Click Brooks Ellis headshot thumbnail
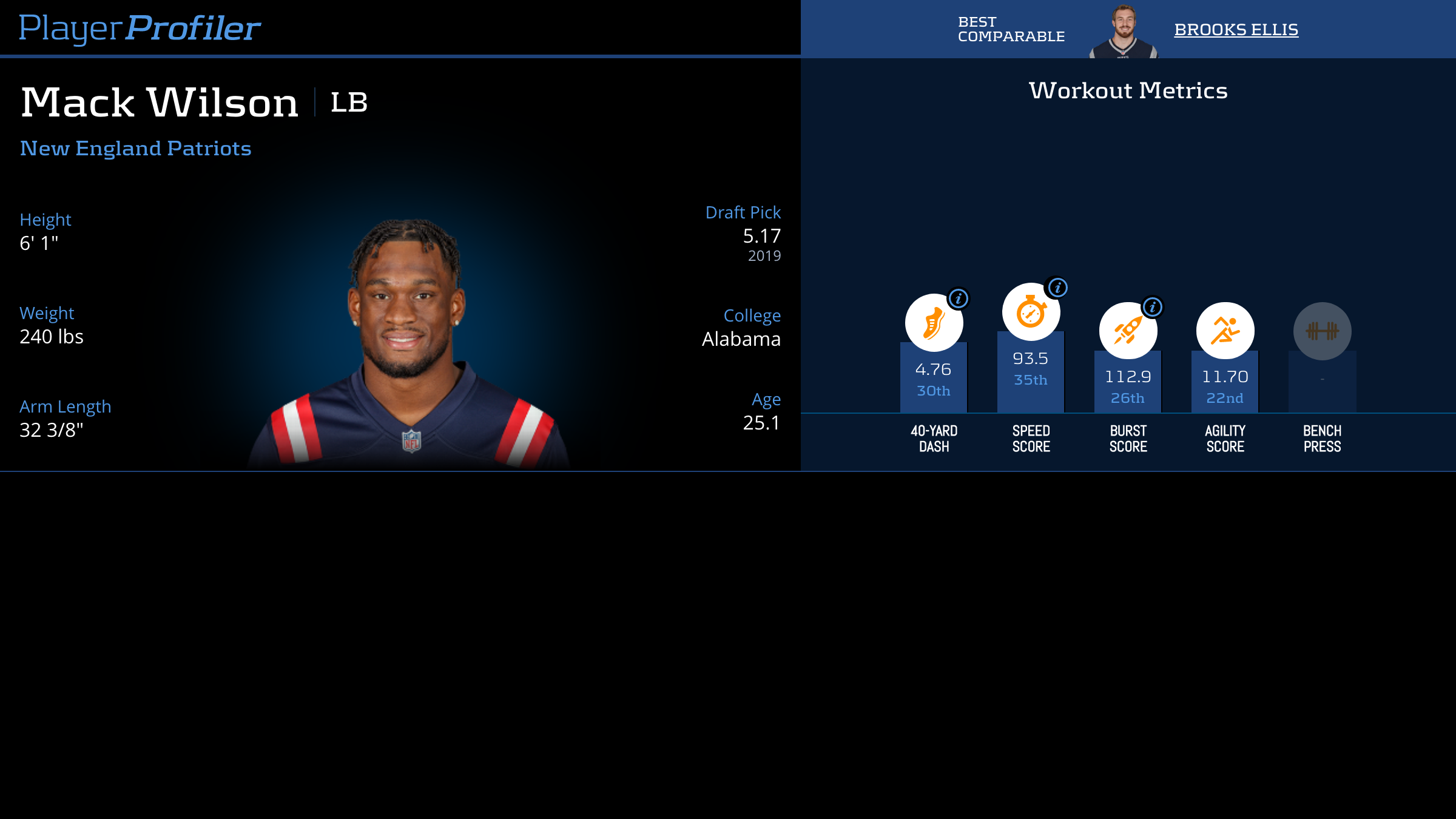The height and width of the screenshot is (819, 1456). [1124, 32]
